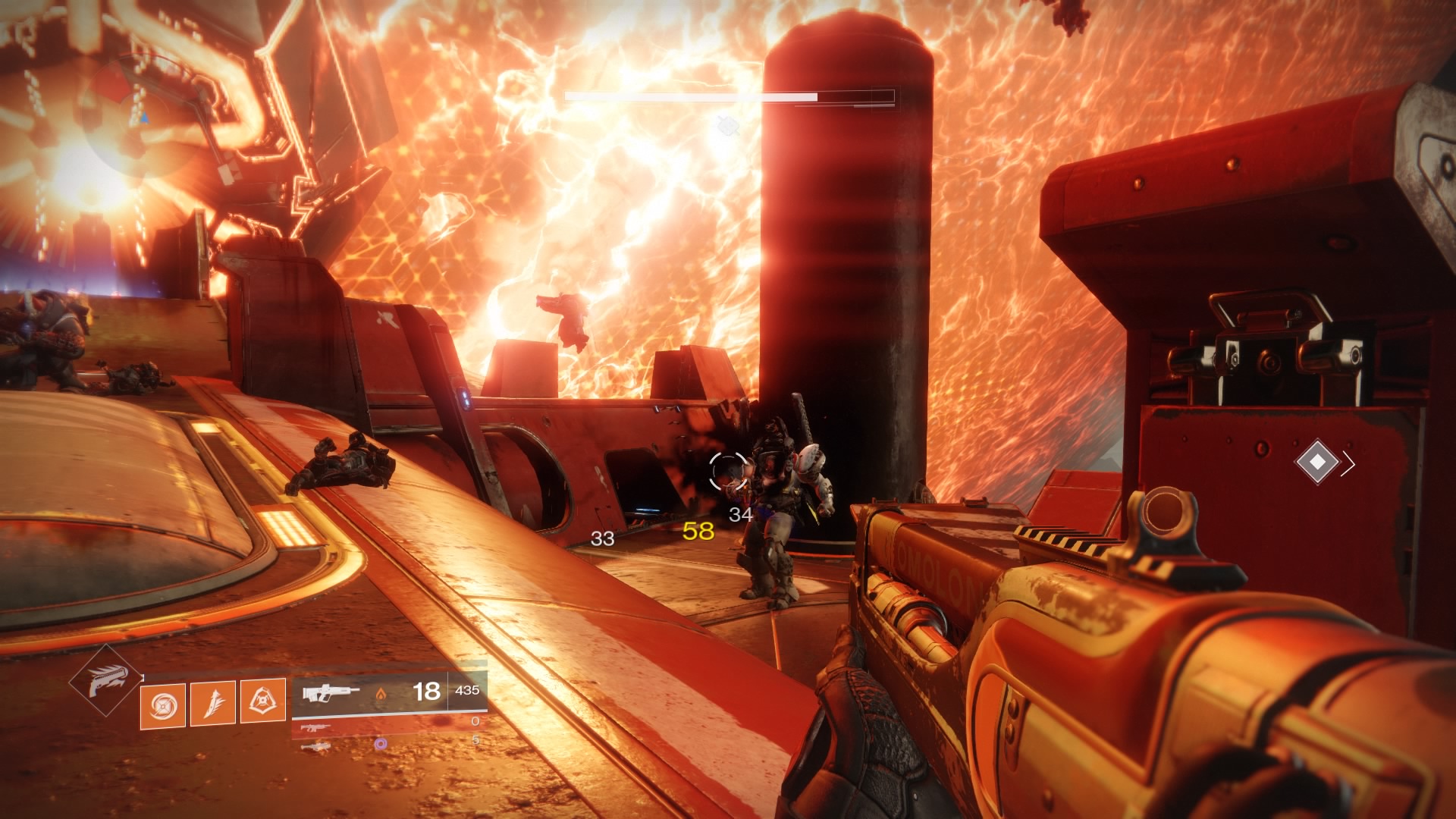1456x819 pixels.
Task: Activate the Golden Gun super icon
Action: tap(105, 680)
